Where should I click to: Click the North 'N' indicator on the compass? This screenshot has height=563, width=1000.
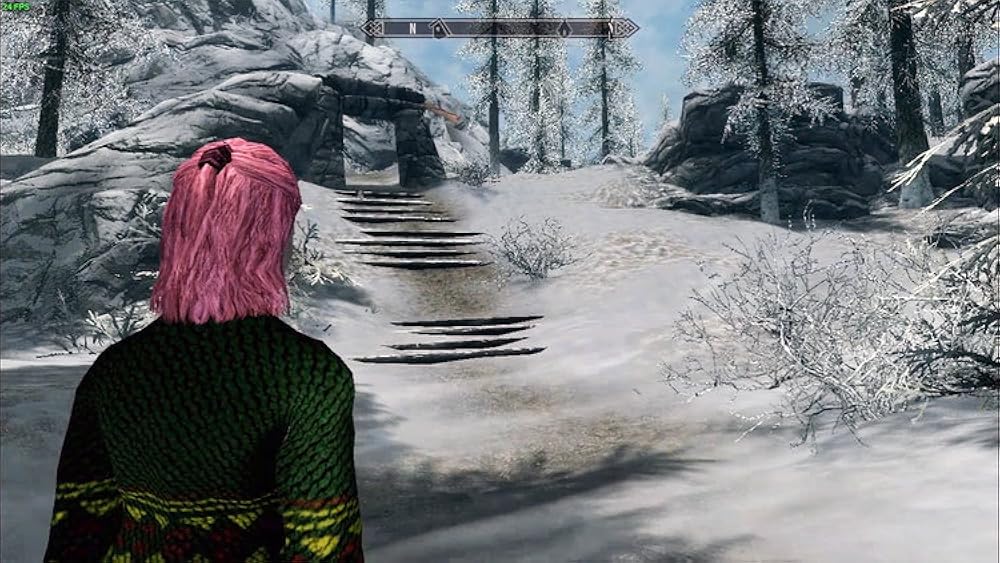tap(412, 28)
